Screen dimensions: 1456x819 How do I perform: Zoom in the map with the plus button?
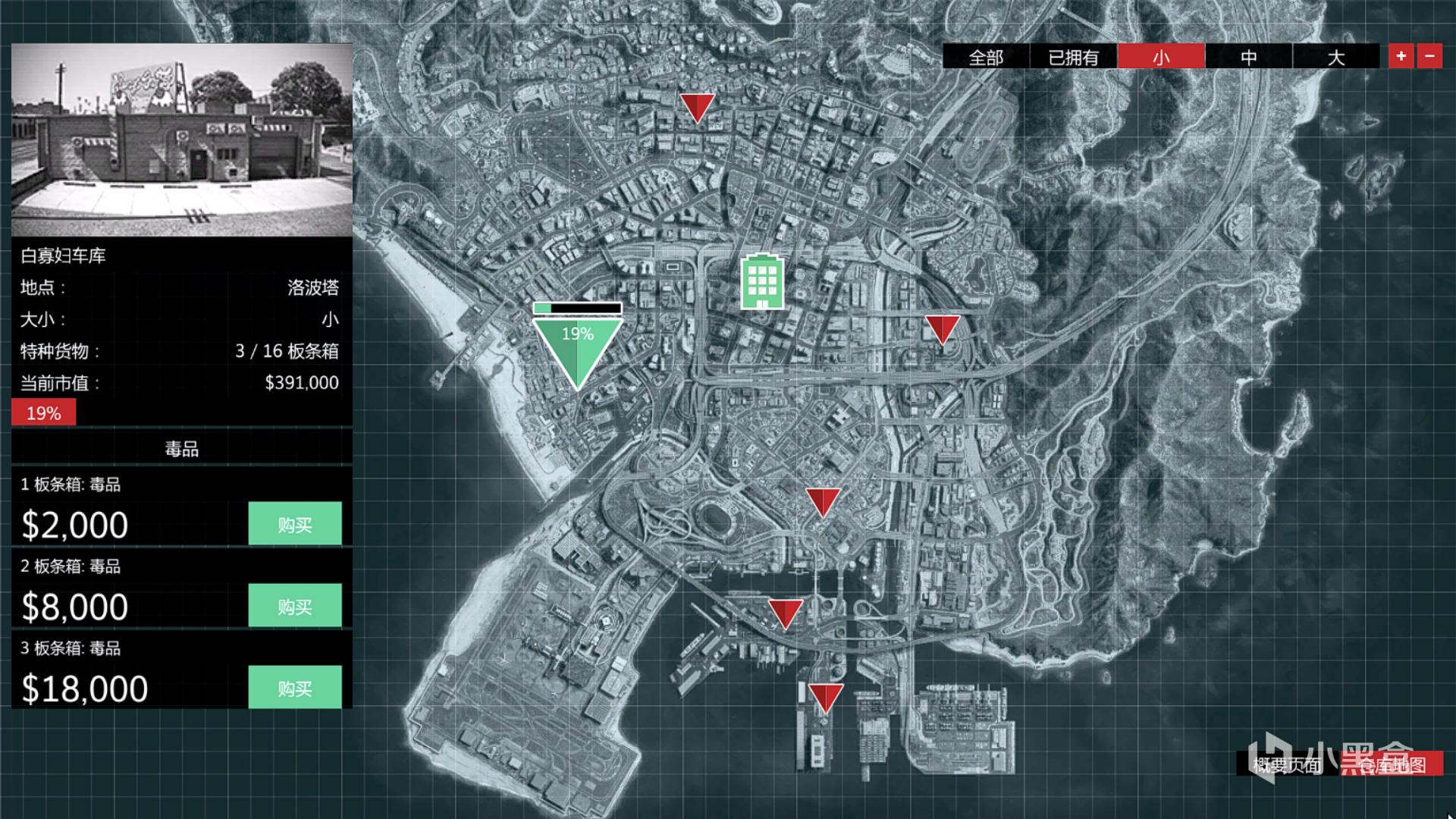1401,56
